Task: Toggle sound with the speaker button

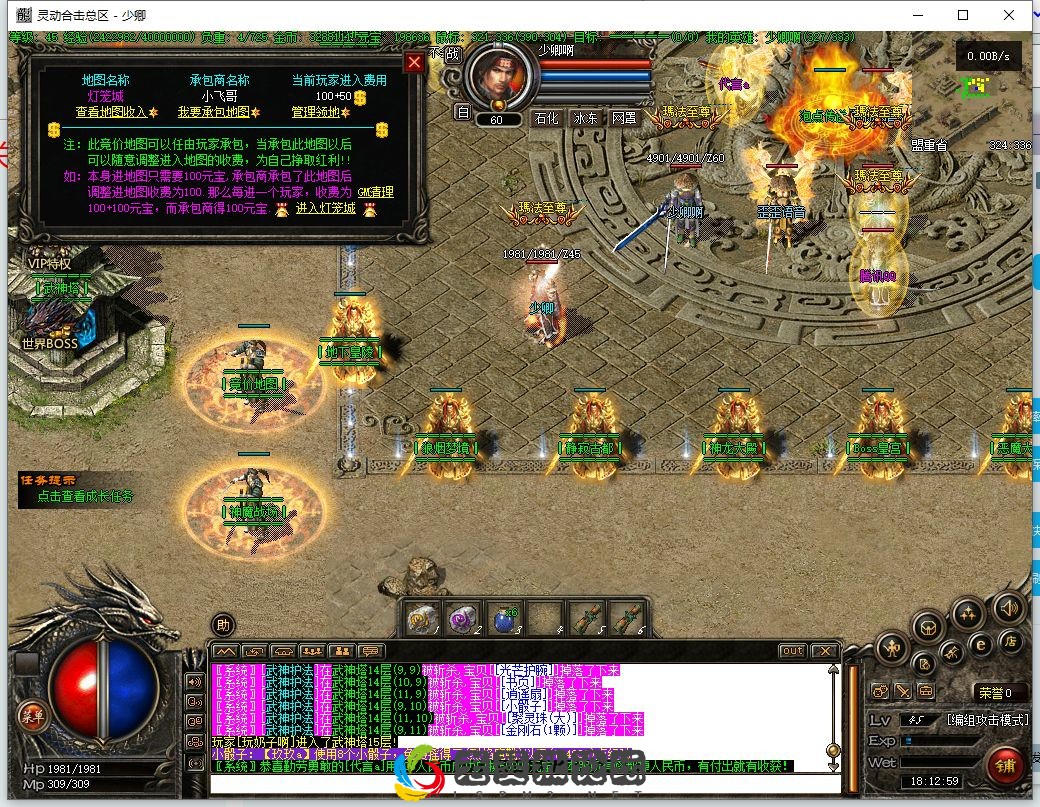Action: (x=1009, y=607)
